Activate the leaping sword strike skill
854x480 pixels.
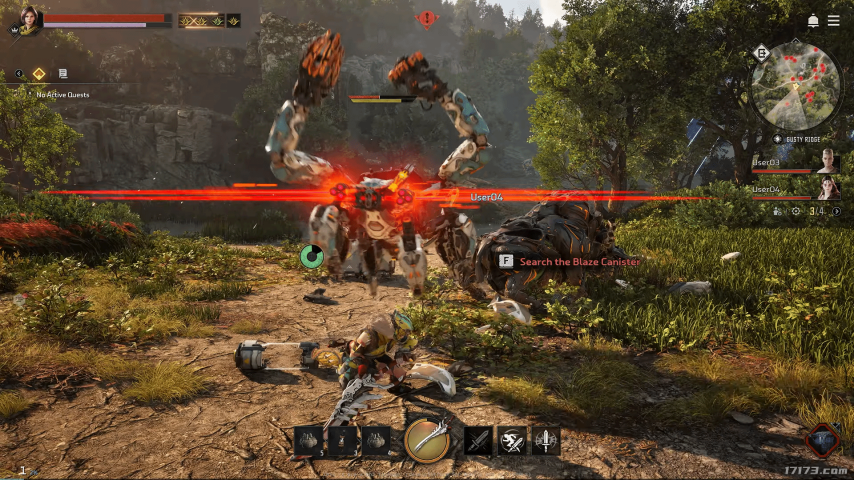tap(513, 440)
